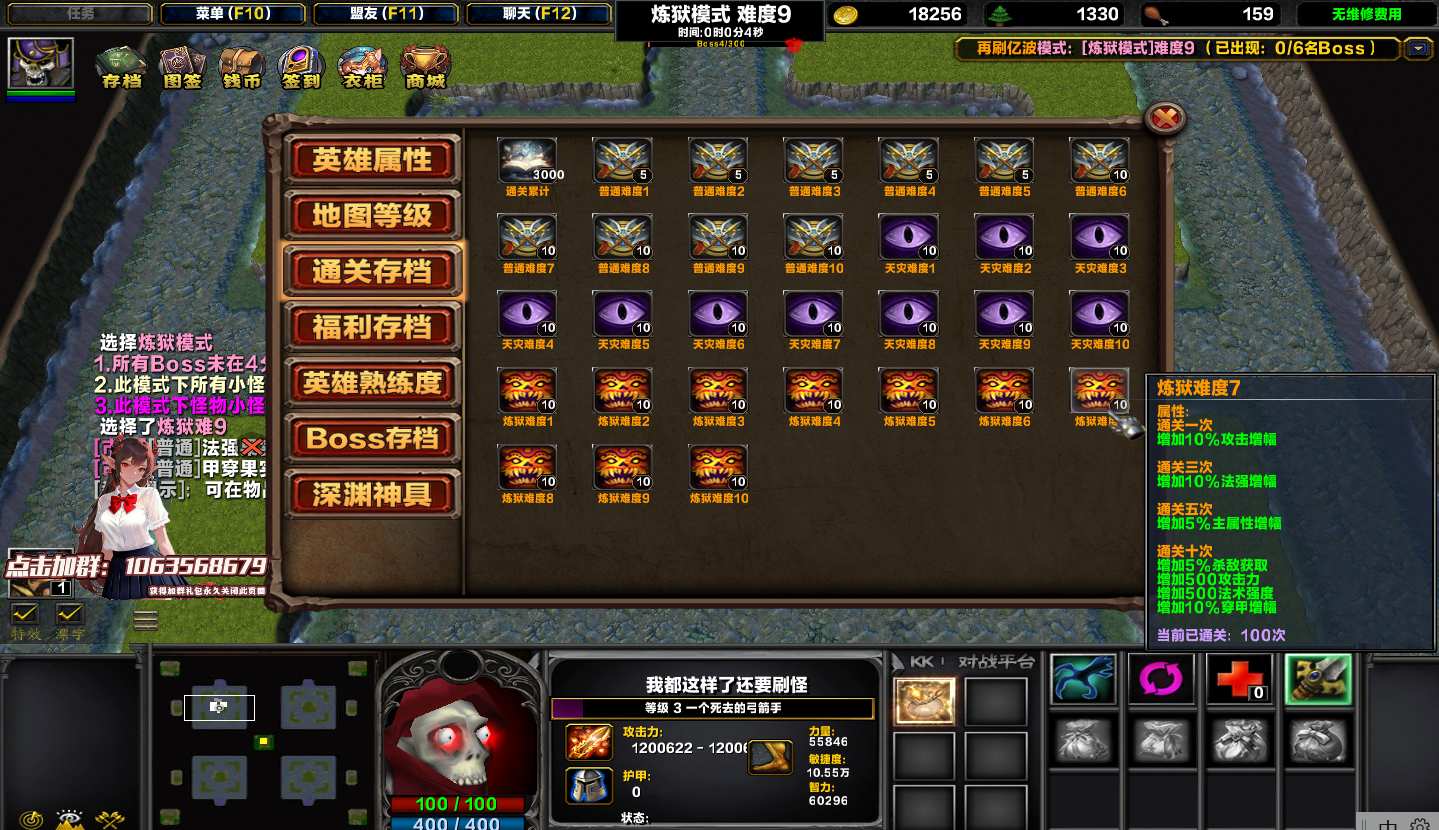The image size is (1439, 830).
Task: Select the 炼狱难度10 archive icon
Action: coord(718,467)
